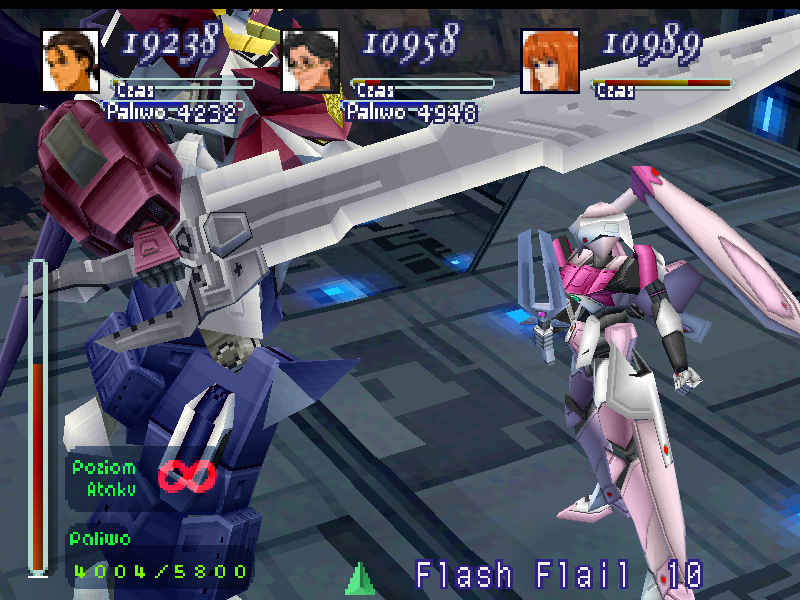Click the red infinity attack level icon
The image size is (800, 600).
[x=188, y=477]
